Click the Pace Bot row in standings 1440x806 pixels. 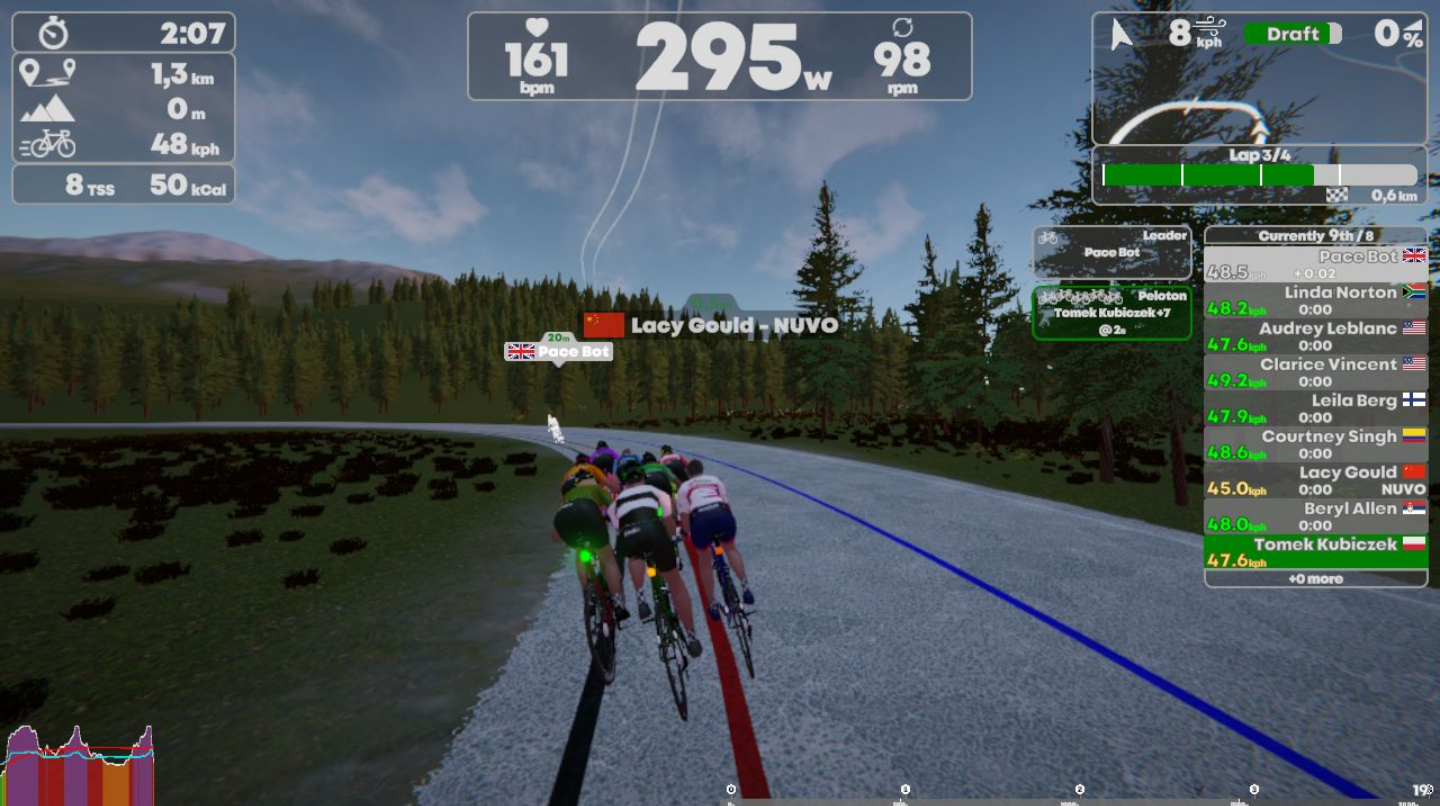1315,265
